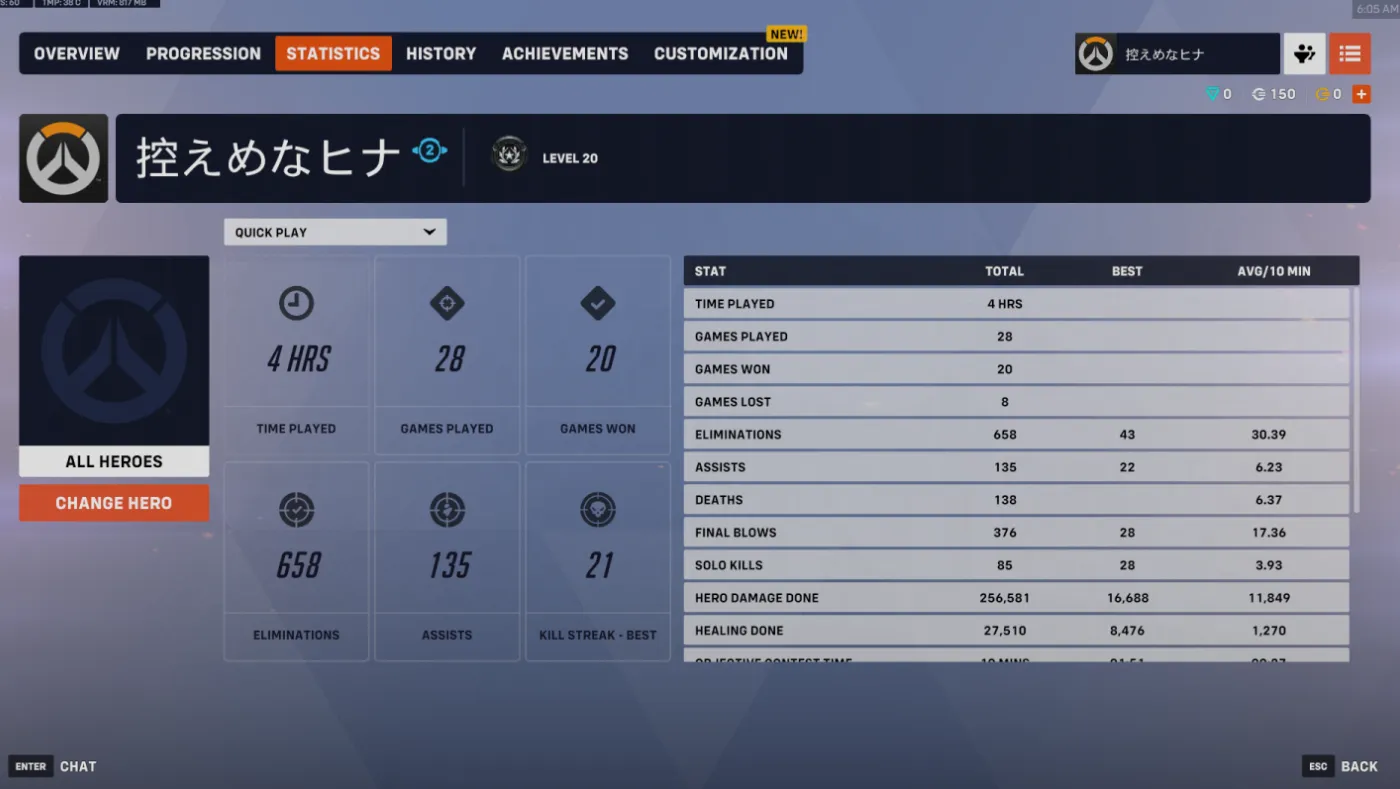Select the ALL HEROES entry
This screenshot has height=789, width=1400.
[x=113, y=461]
